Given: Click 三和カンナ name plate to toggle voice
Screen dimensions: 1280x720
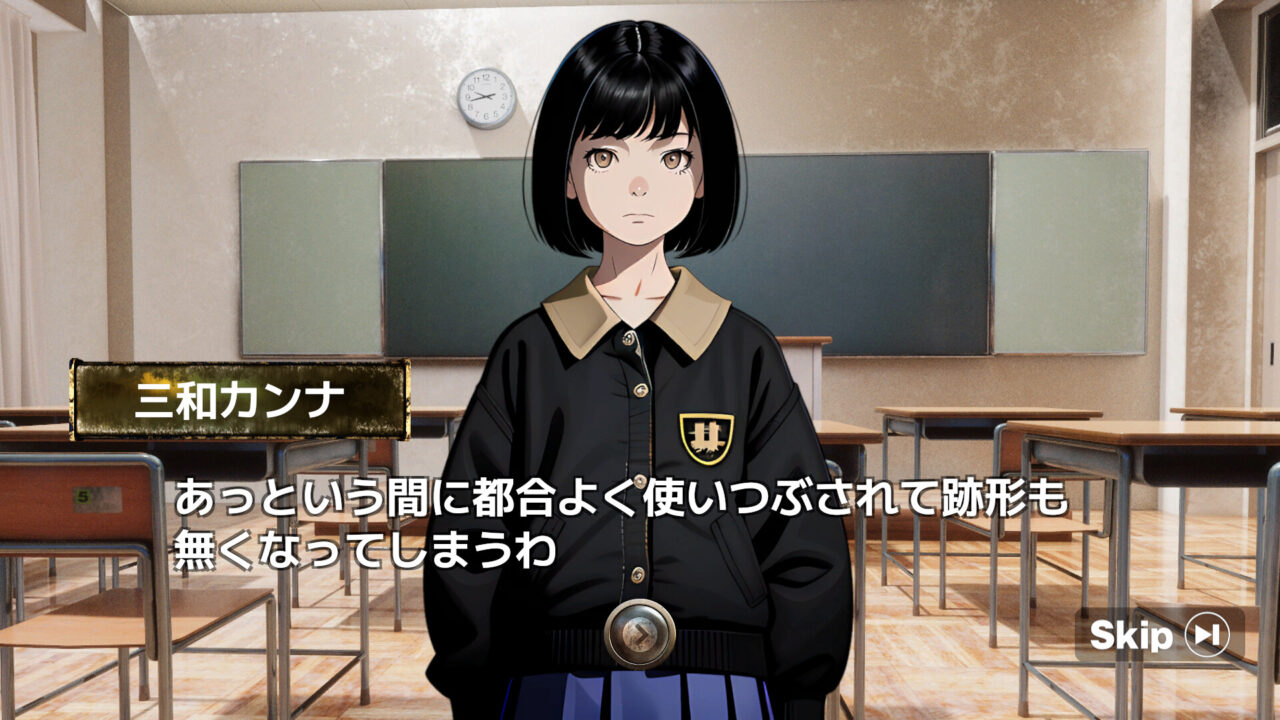Looking at the screenshot, I should (238, 398).
